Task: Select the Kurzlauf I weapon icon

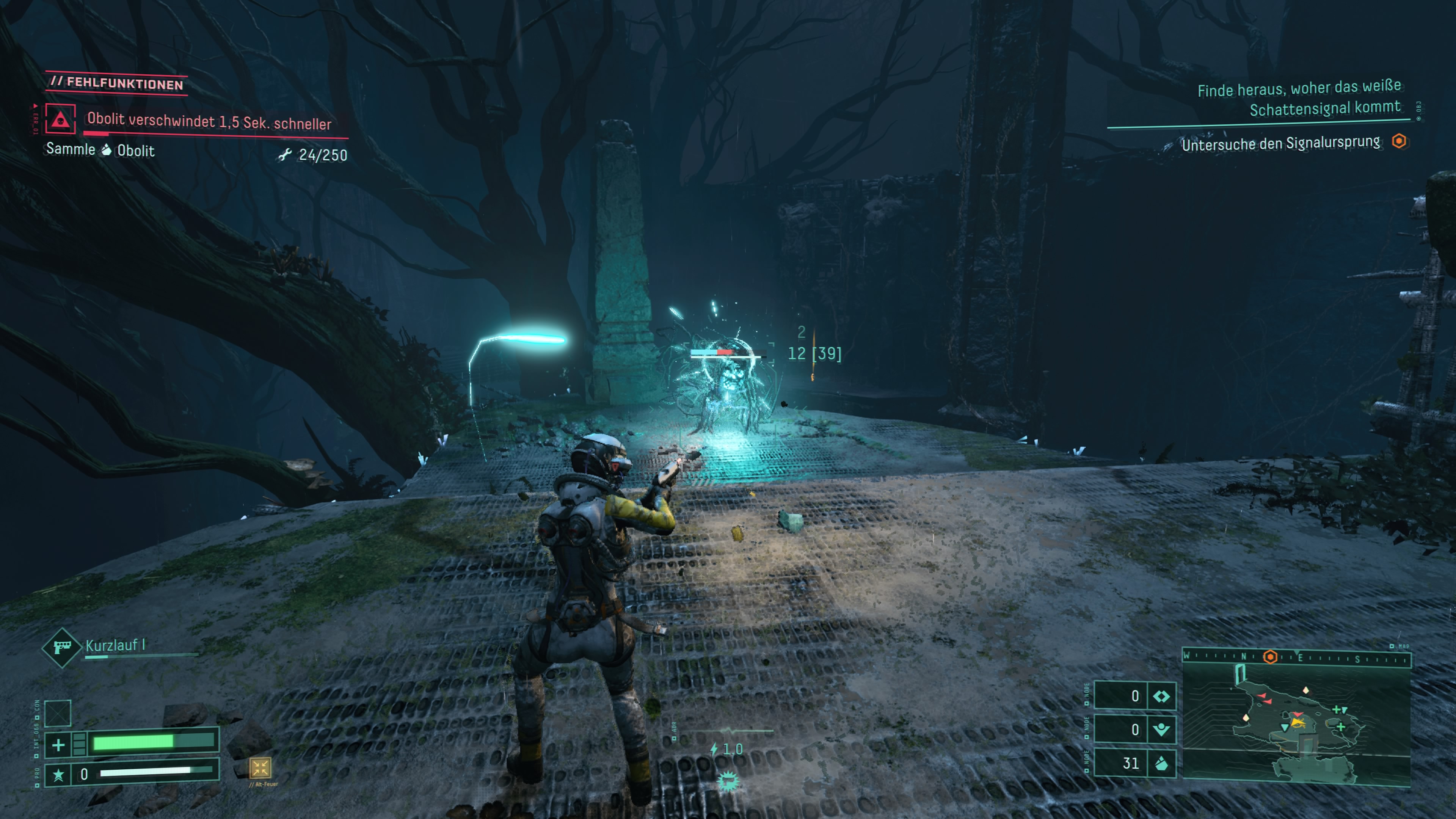Action: pos(61,647)
